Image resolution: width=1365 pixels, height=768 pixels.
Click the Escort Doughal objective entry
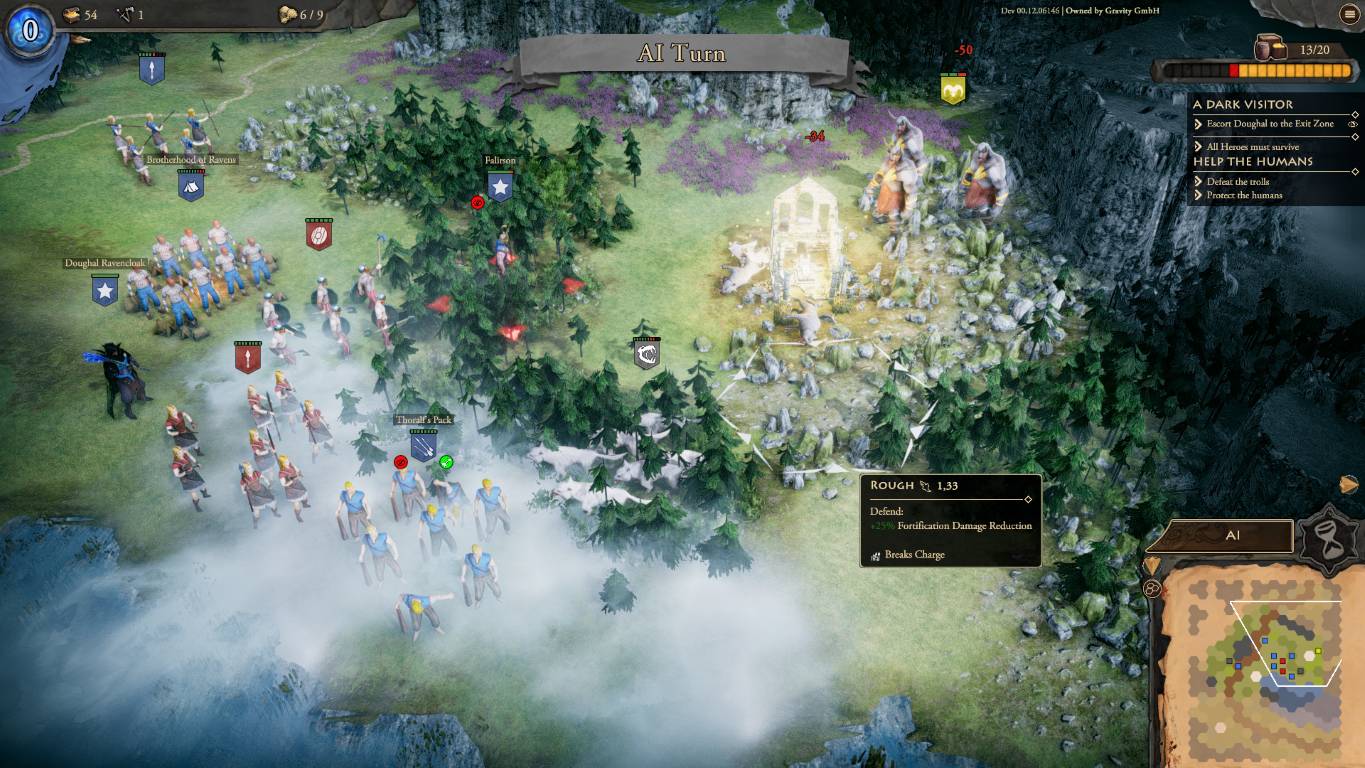1270,124
